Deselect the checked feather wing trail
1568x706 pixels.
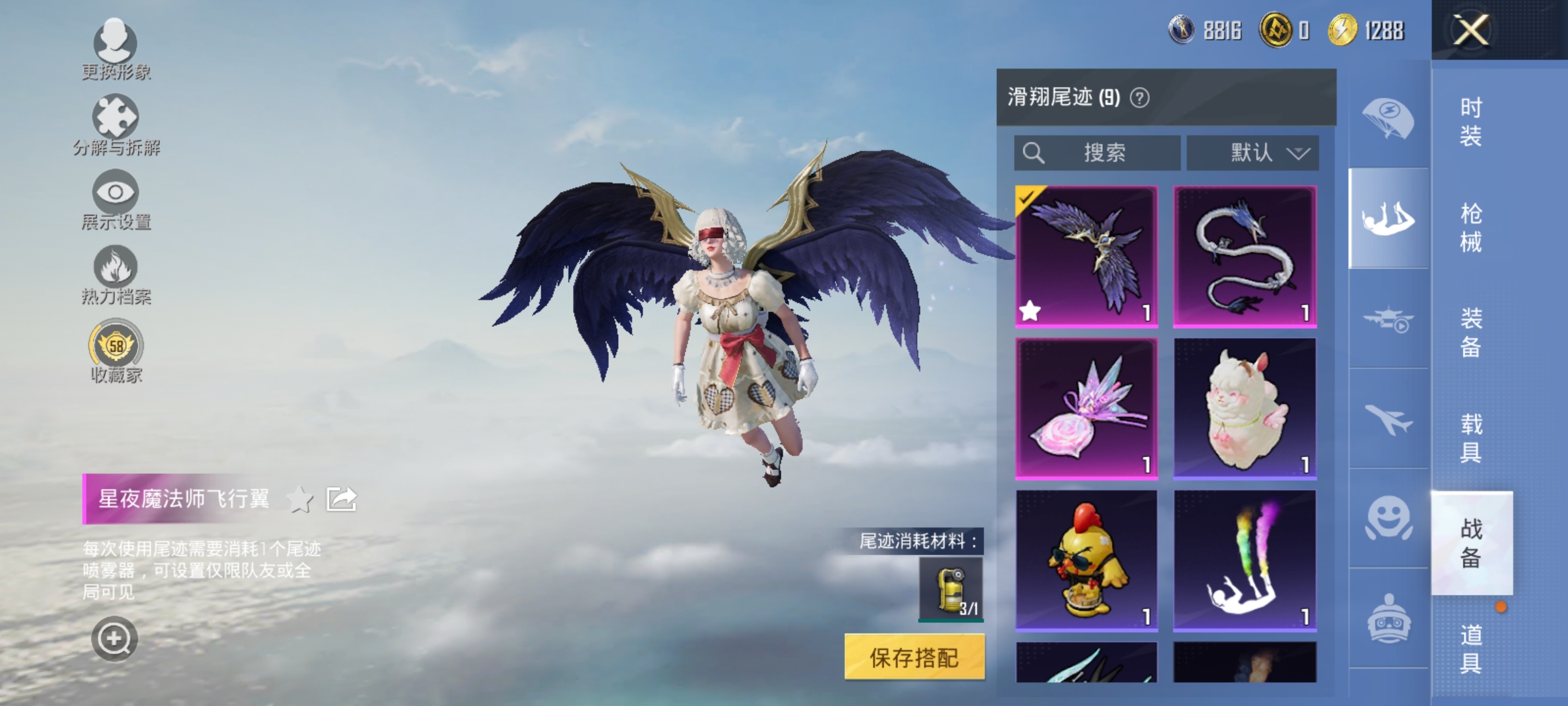tap(1086, 255)
